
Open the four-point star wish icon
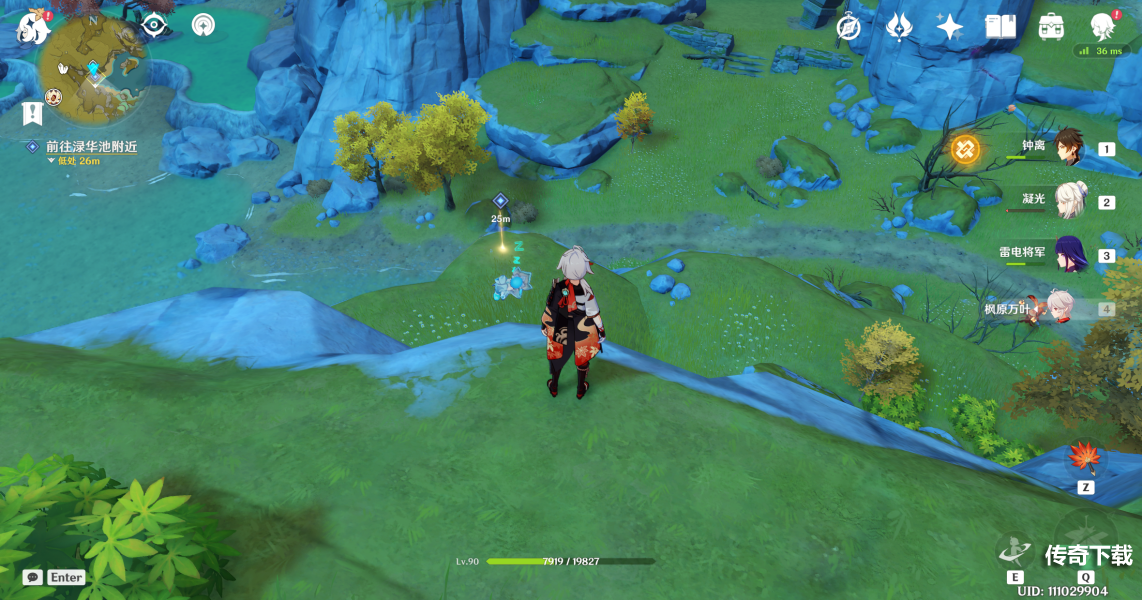pos(949,27)
